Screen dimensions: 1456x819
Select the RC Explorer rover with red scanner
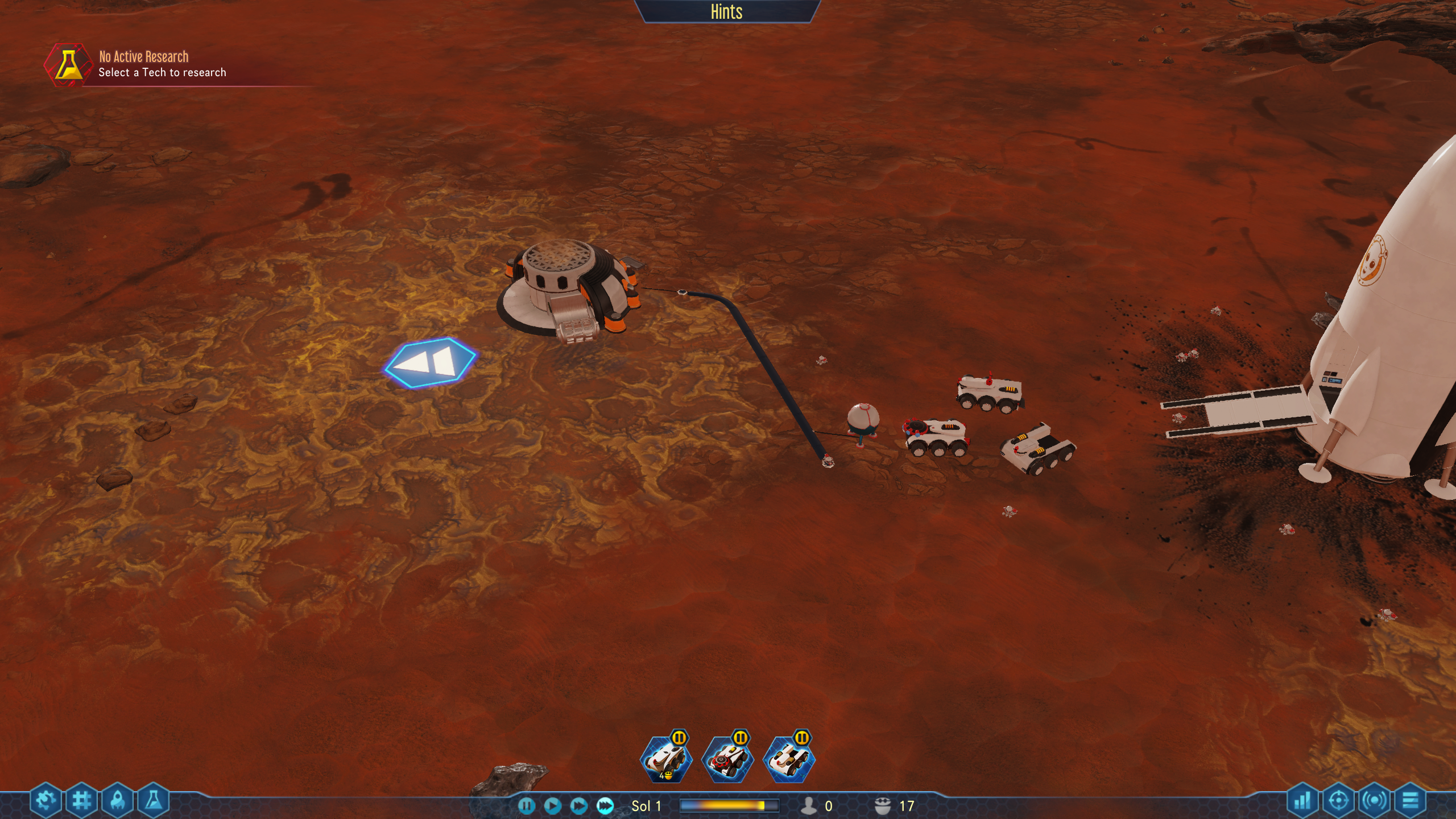727,759
